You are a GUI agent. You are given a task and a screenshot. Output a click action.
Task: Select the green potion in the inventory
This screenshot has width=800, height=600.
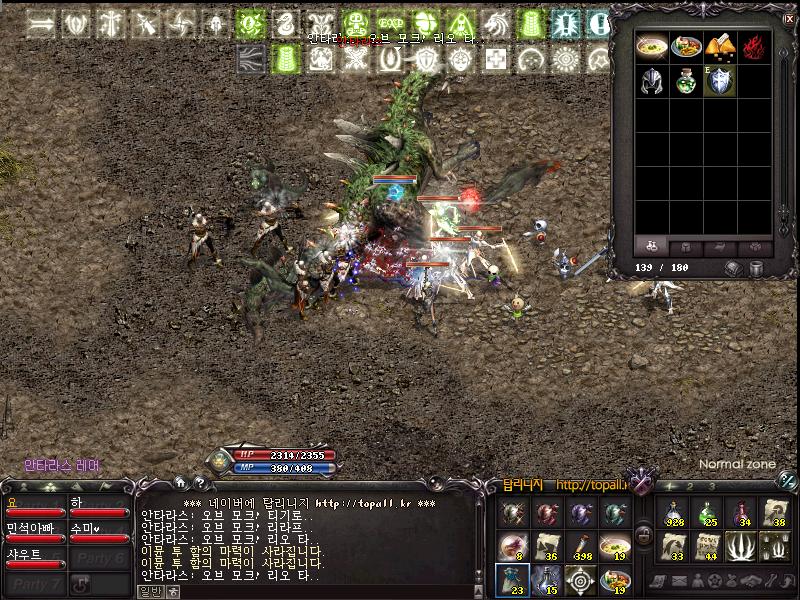coord(686,81)
